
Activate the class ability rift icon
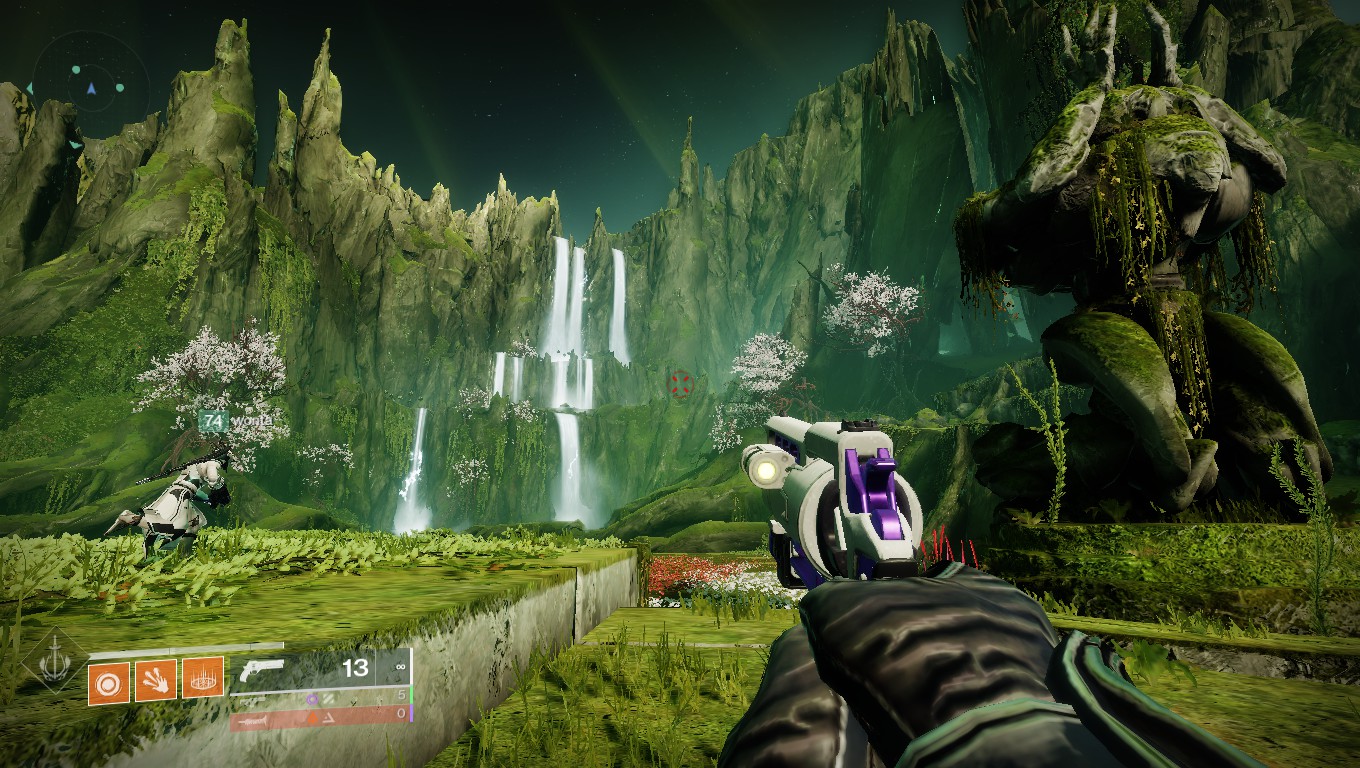click(202, 680)
